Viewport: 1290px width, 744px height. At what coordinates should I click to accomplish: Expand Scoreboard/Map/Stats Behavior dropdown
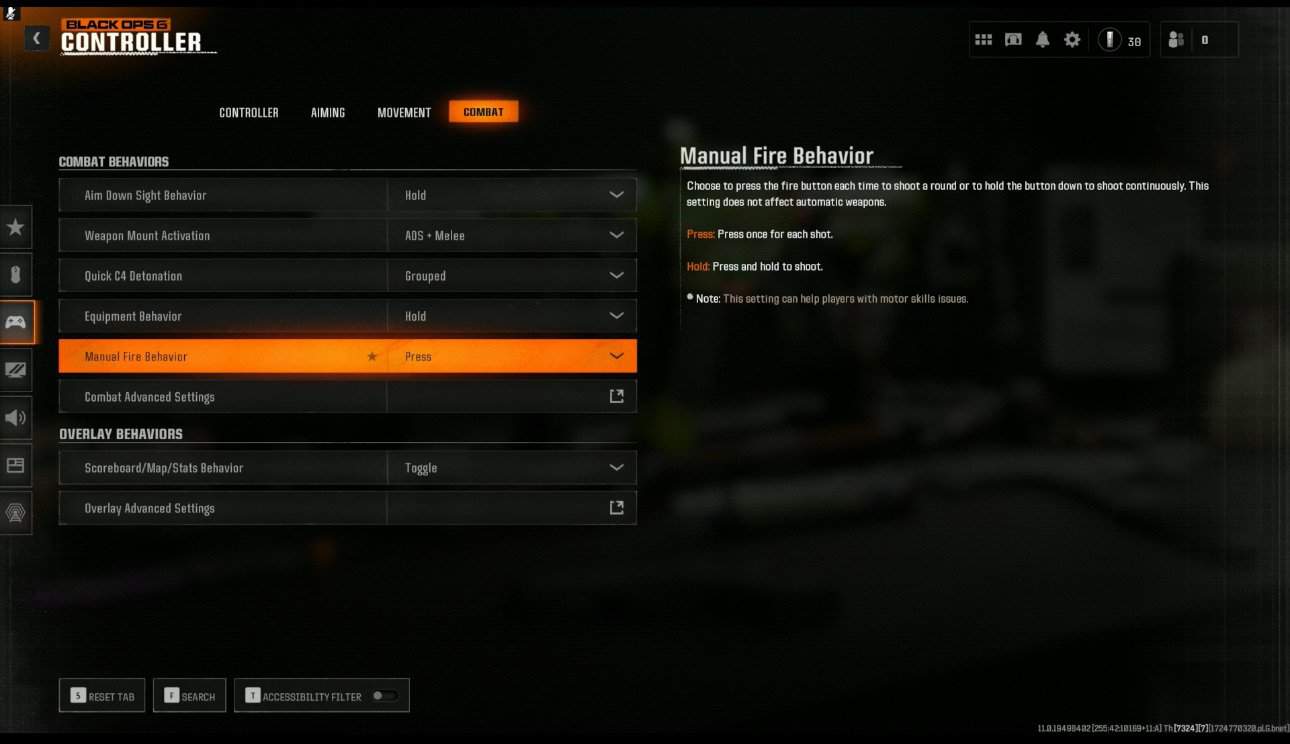point(511,468)
